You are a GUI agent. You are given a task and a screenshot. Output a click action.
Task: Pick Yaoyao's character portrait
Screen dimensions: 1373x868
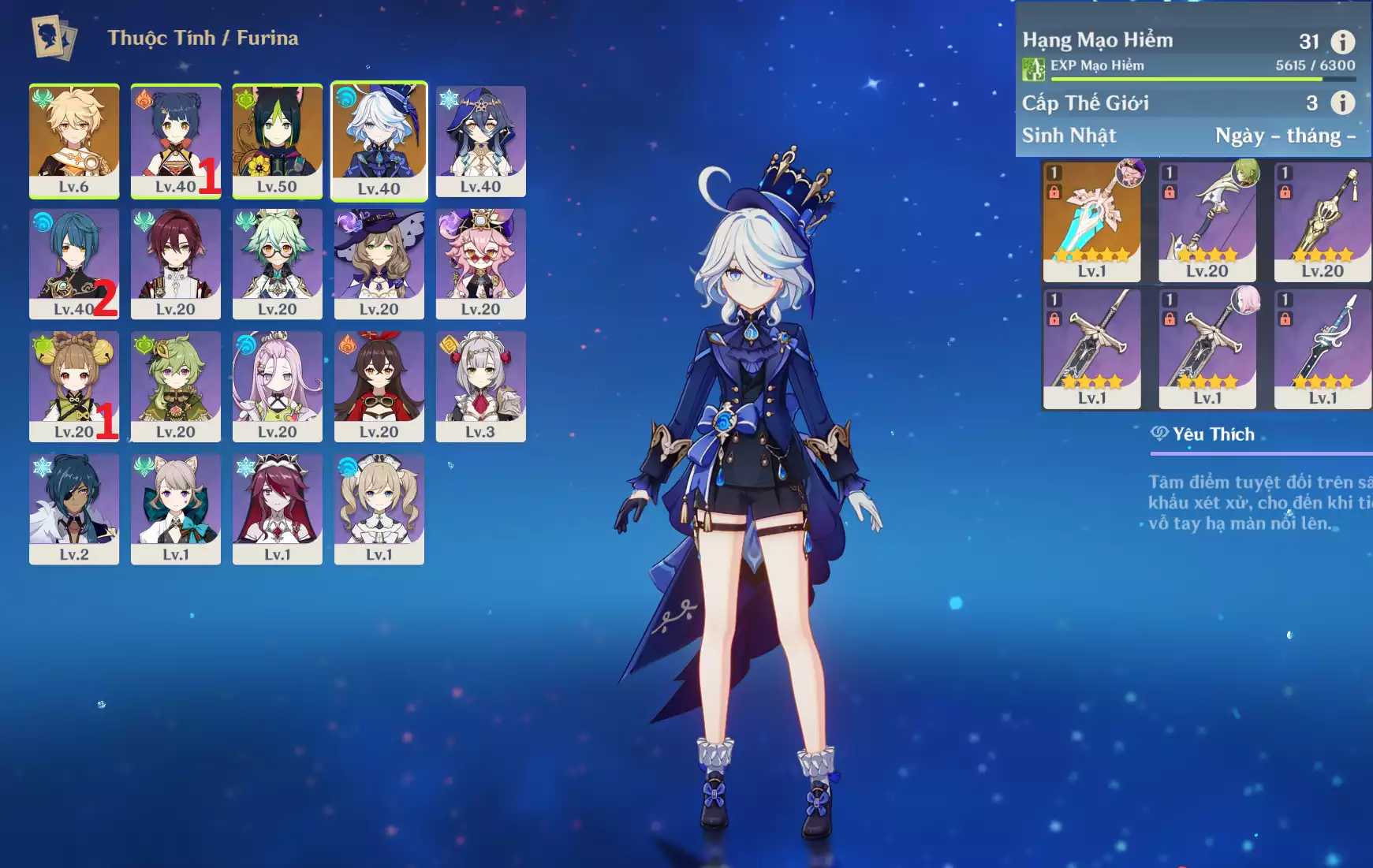(74, 386)
